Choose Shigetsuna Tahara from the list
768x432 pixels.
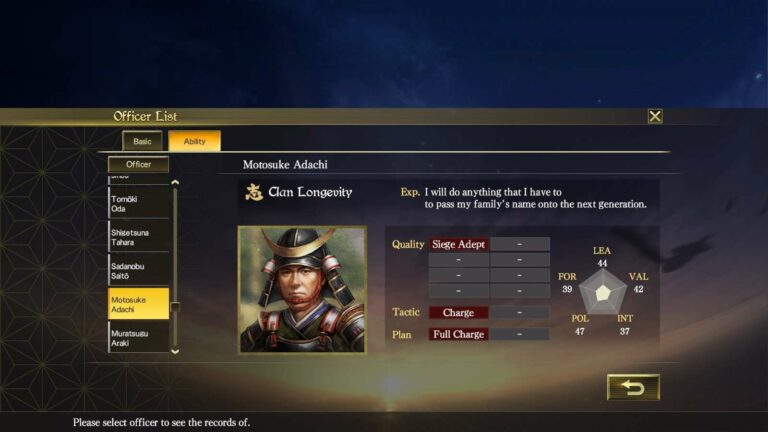pyautogui.click(x=138, y=236)
